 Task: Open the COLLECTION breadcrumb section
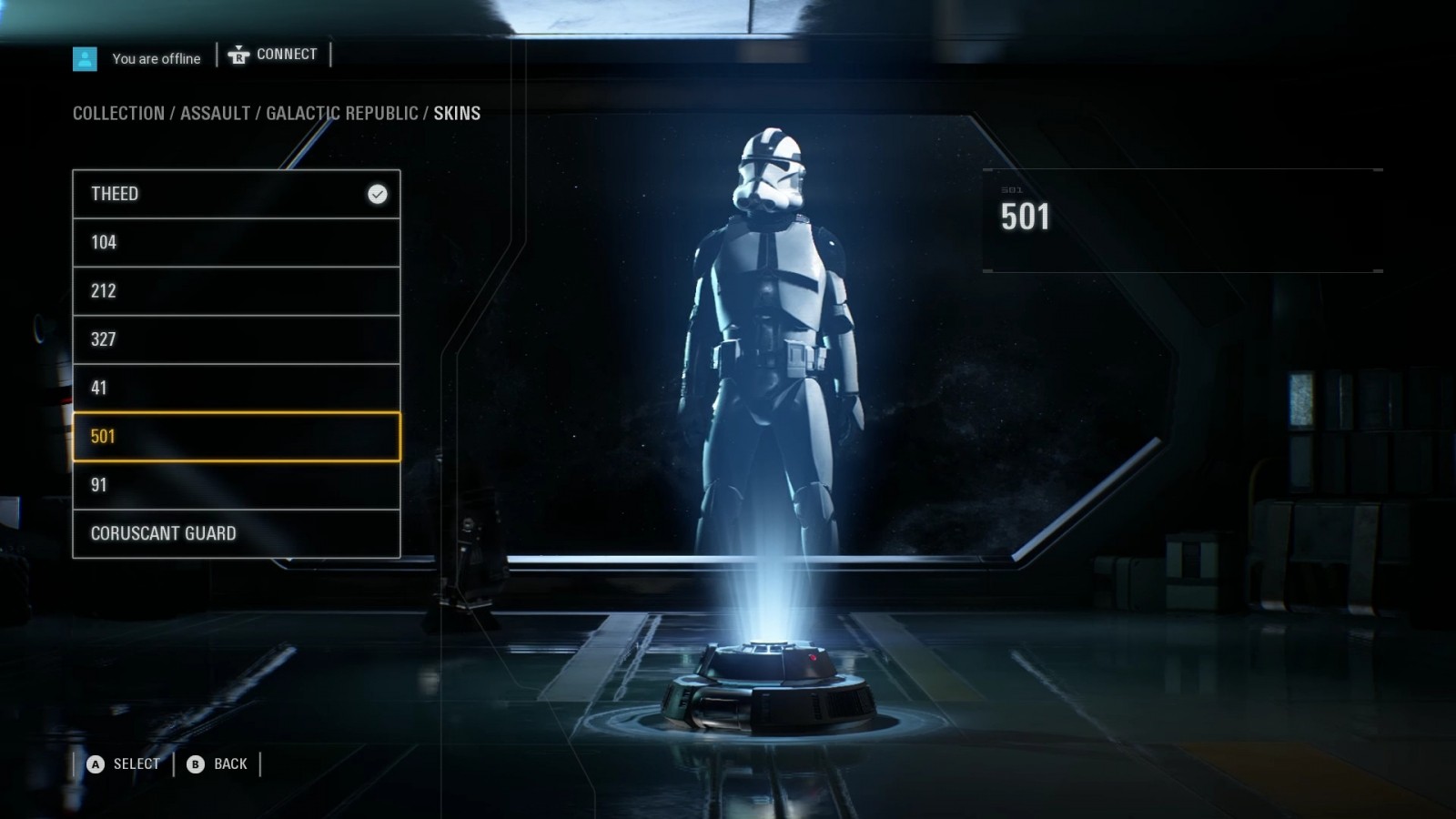coord(117,113)
